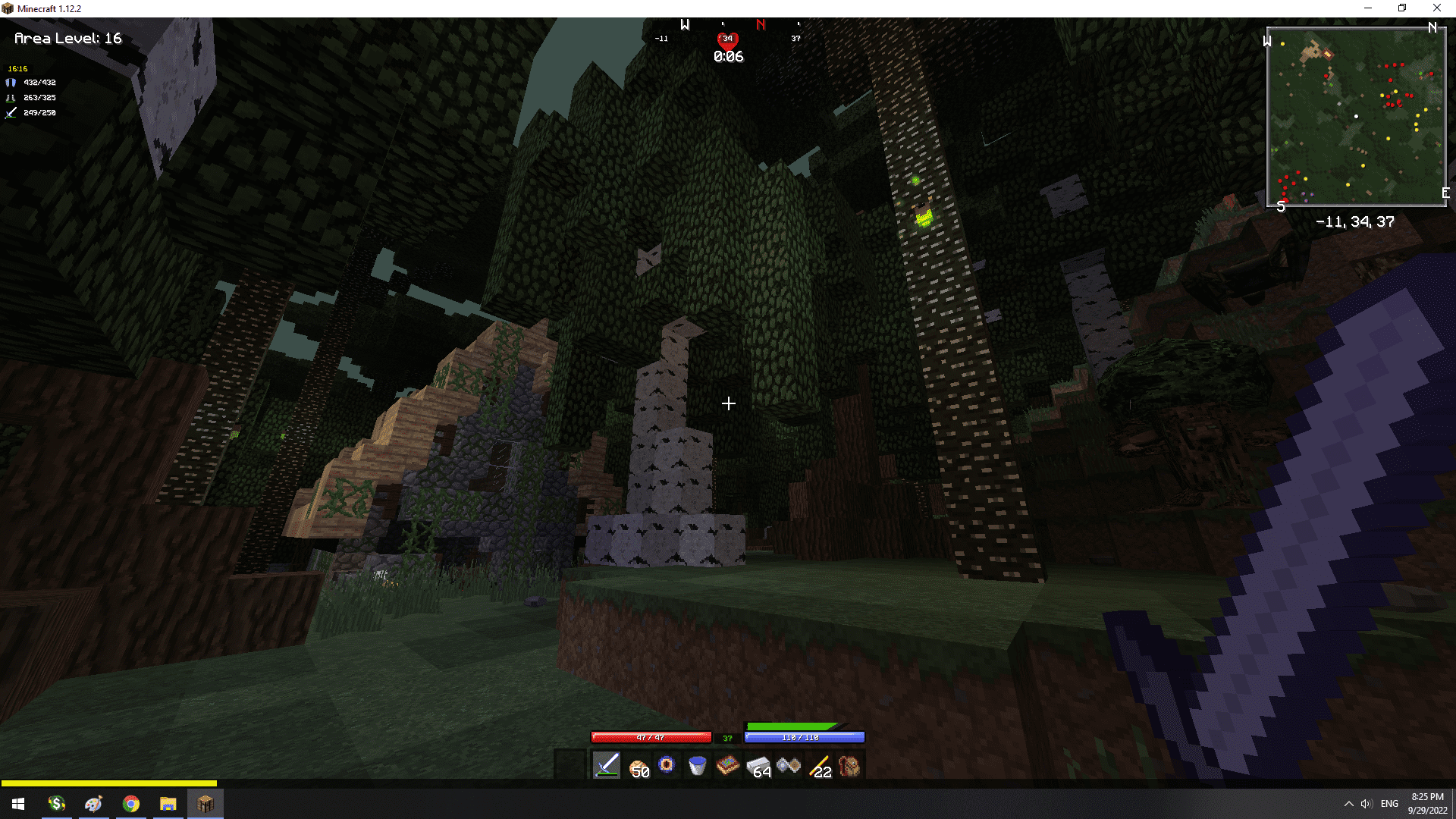Image resolution: width=1456 pixels, height=819 pixels.
Task: Open Google Chrome from the taskbar
Action: tap(130, 804)
